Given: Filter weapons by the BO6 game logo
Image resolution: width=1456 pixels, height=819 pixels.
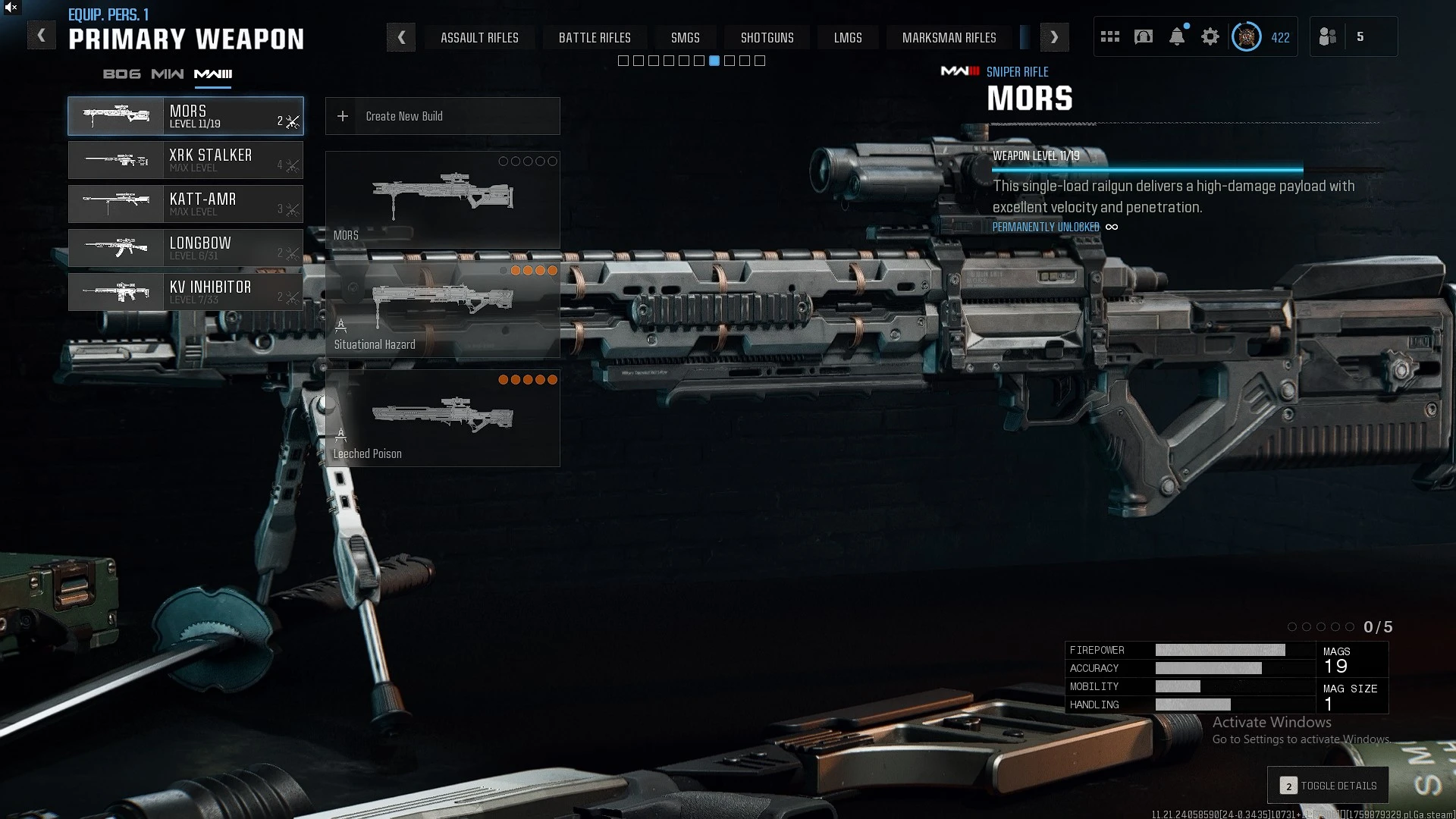Looking at the screenshot, I should (x=122, y=74).
